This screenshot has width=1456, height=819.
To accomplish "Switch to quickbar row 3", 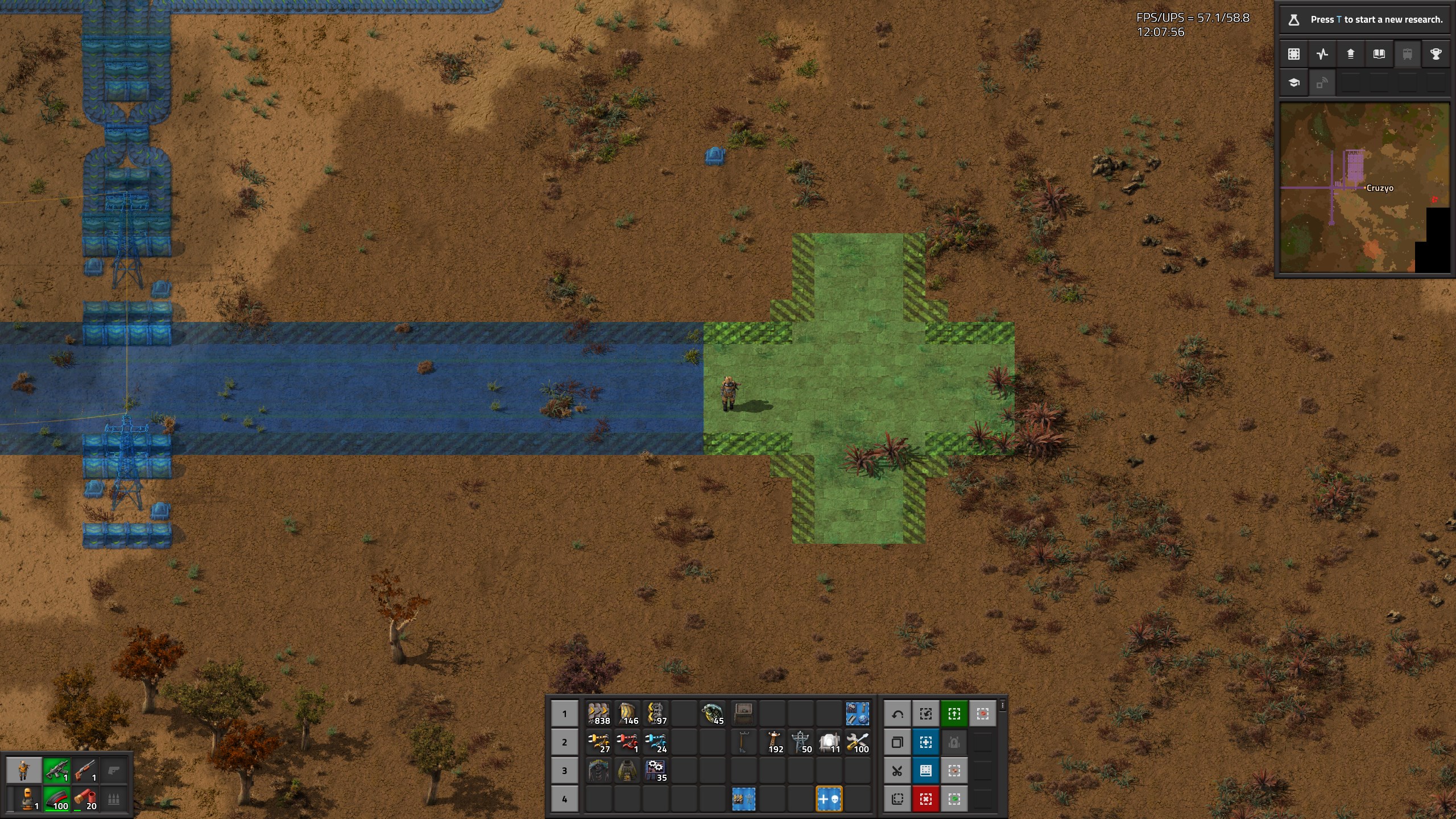I will pyautogui.click(x=564, y=771).
